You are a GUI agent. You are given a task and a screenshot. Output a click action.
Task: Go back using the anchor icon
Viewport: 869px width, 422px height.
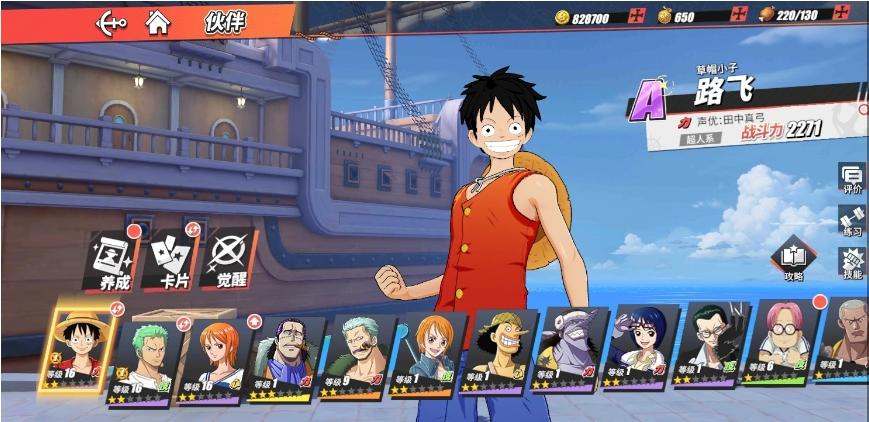click(x=111, y=22)
